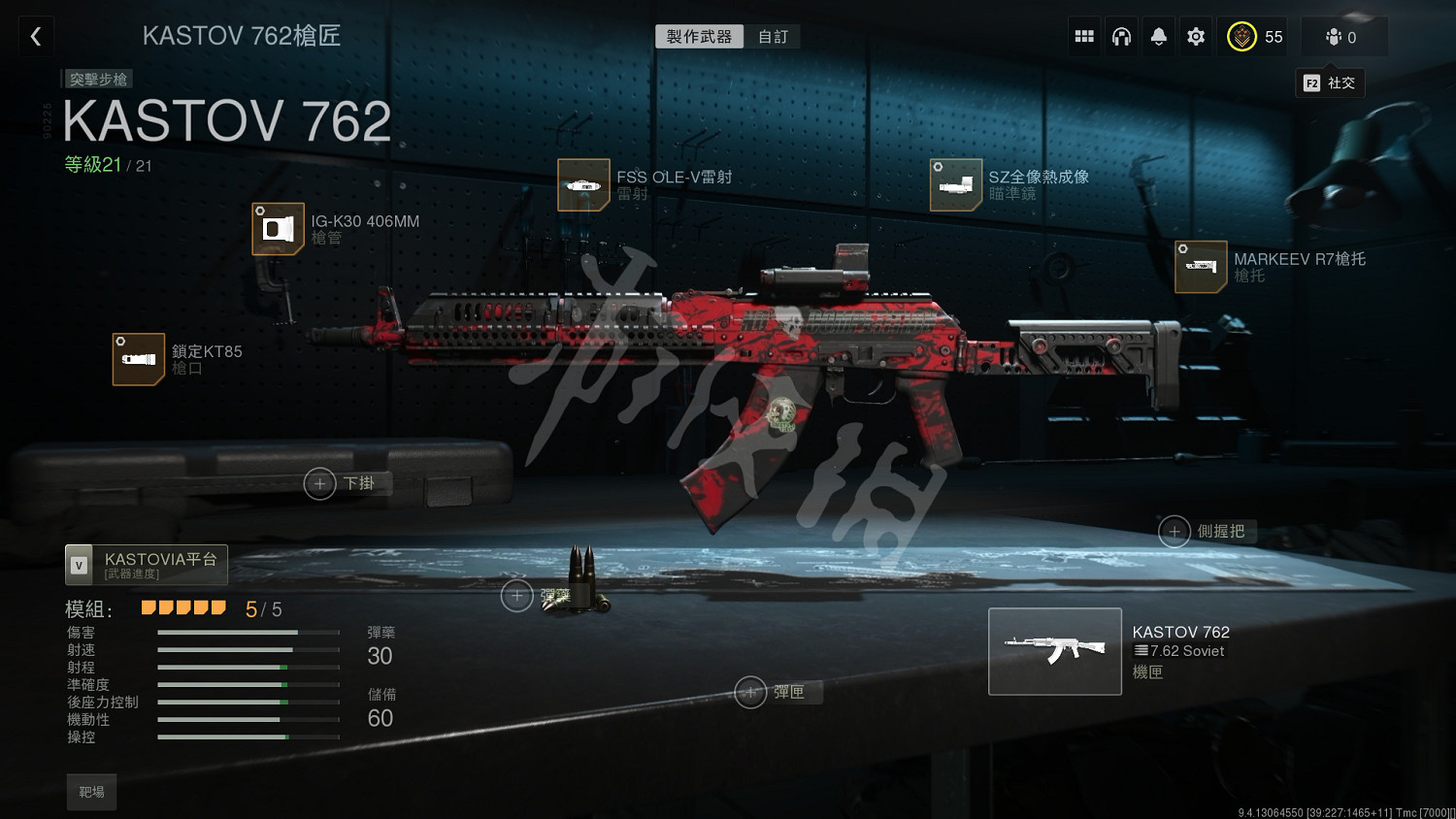1456x819 pixels.
Task: Open the settings gear
Action: tap(1196, 37)
